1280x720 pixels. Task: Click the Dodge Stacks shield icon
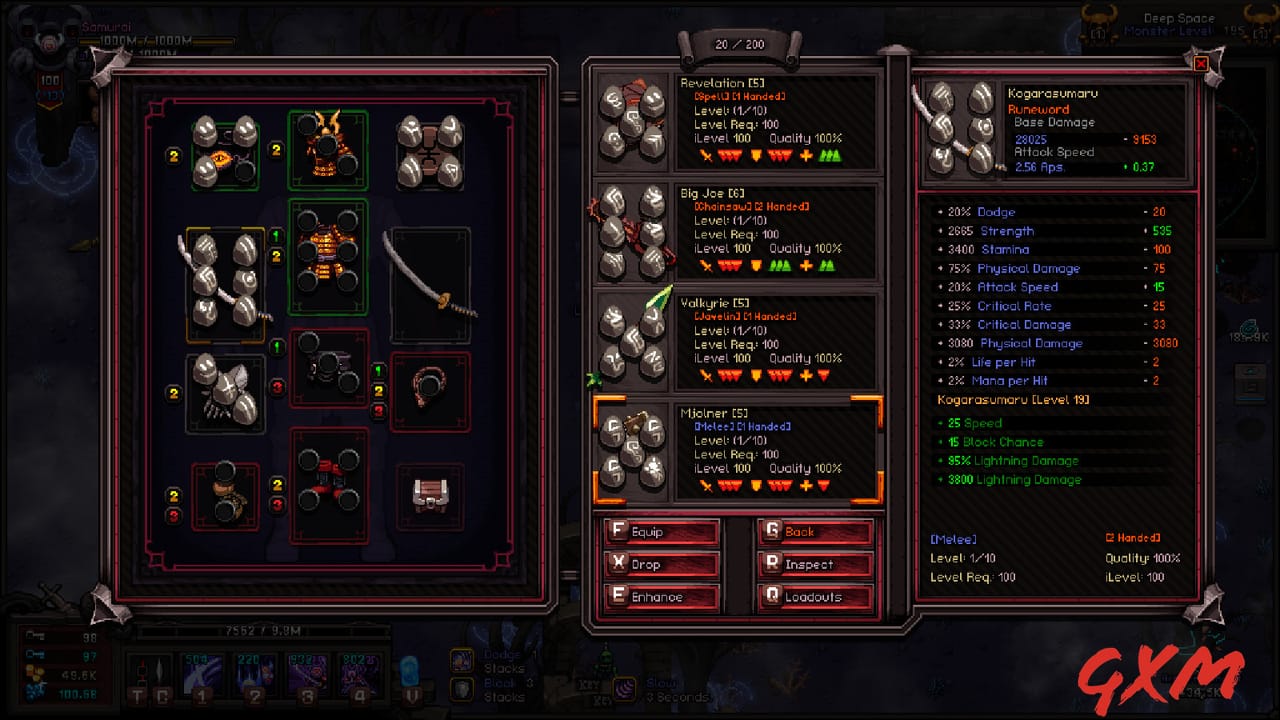pyautogui.click(x=461, y=660)
